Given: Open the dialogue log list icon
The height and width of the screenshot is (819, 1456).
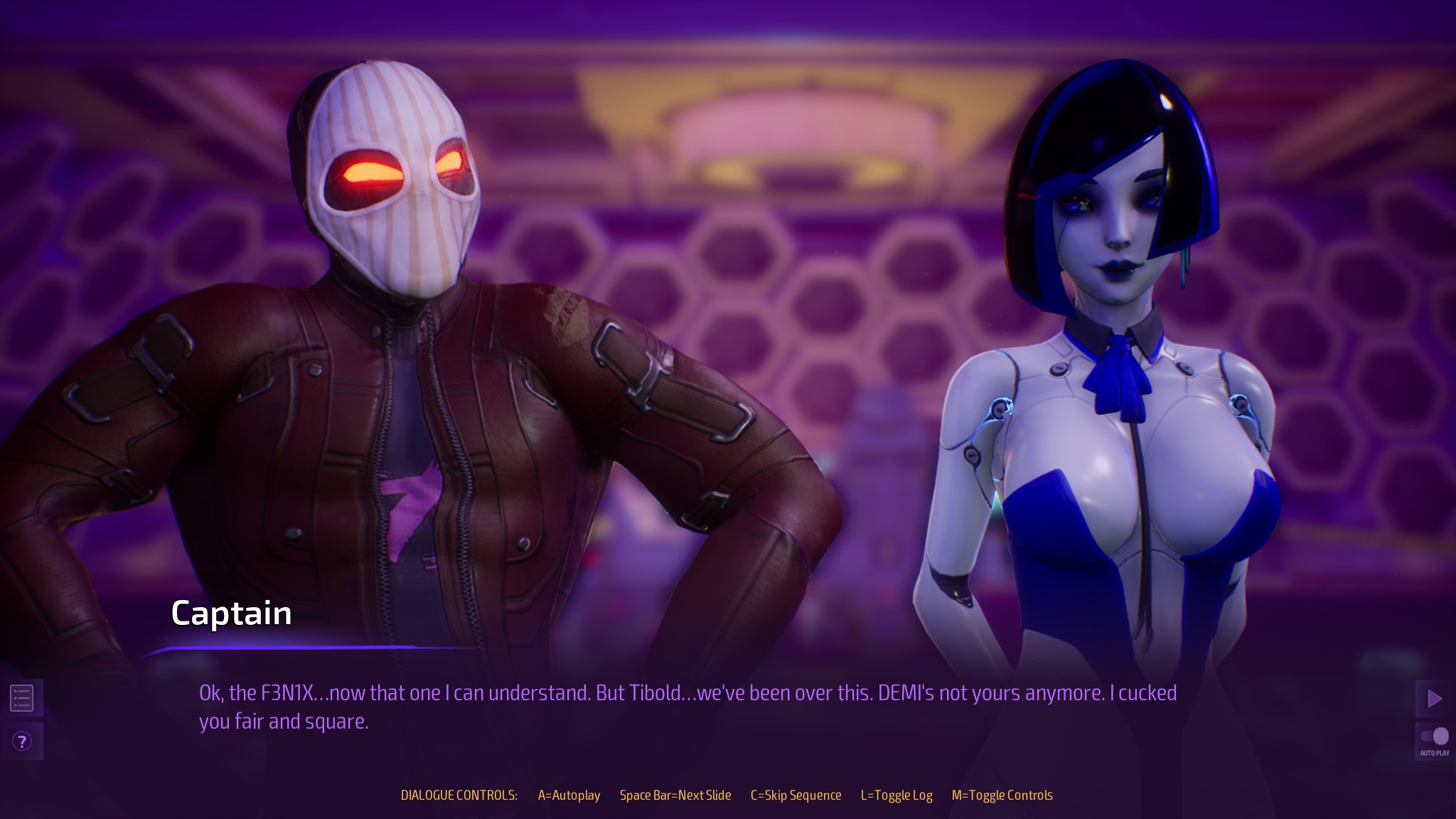Looking at the screenshot, I should pyautogui.click(x=21, y=698).
